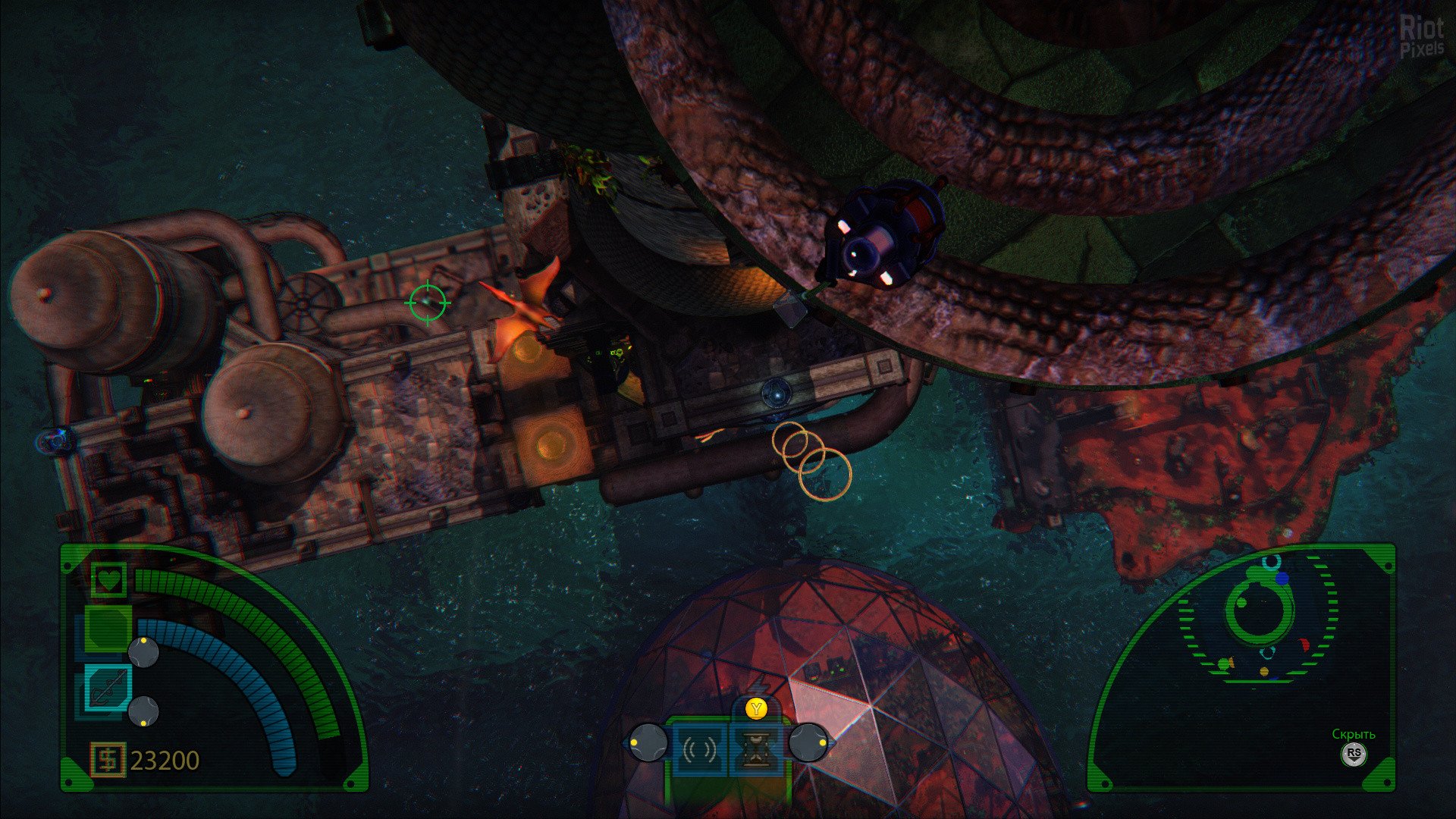Viewport: 1456px width, 819px height.
Task: Select the empty green weapon slot
Action: 107,628
